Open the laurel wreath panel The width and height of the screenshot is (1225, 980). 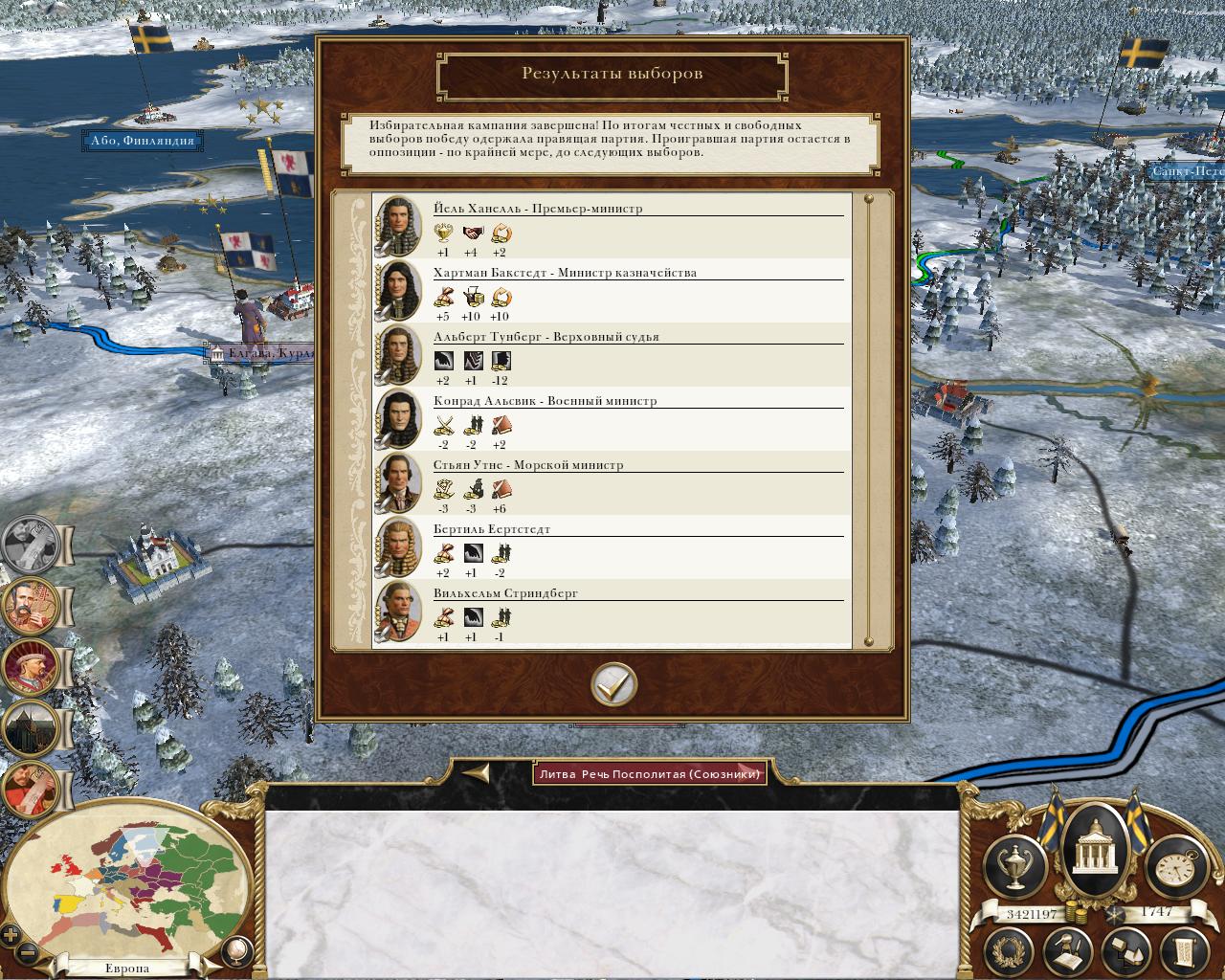1014,950
